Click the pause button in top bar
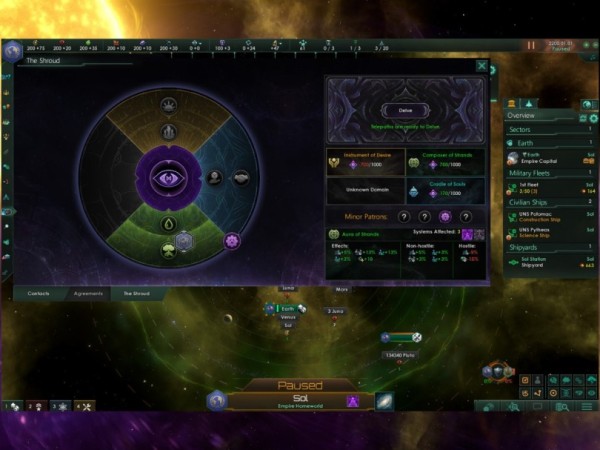 click(531, 45)
